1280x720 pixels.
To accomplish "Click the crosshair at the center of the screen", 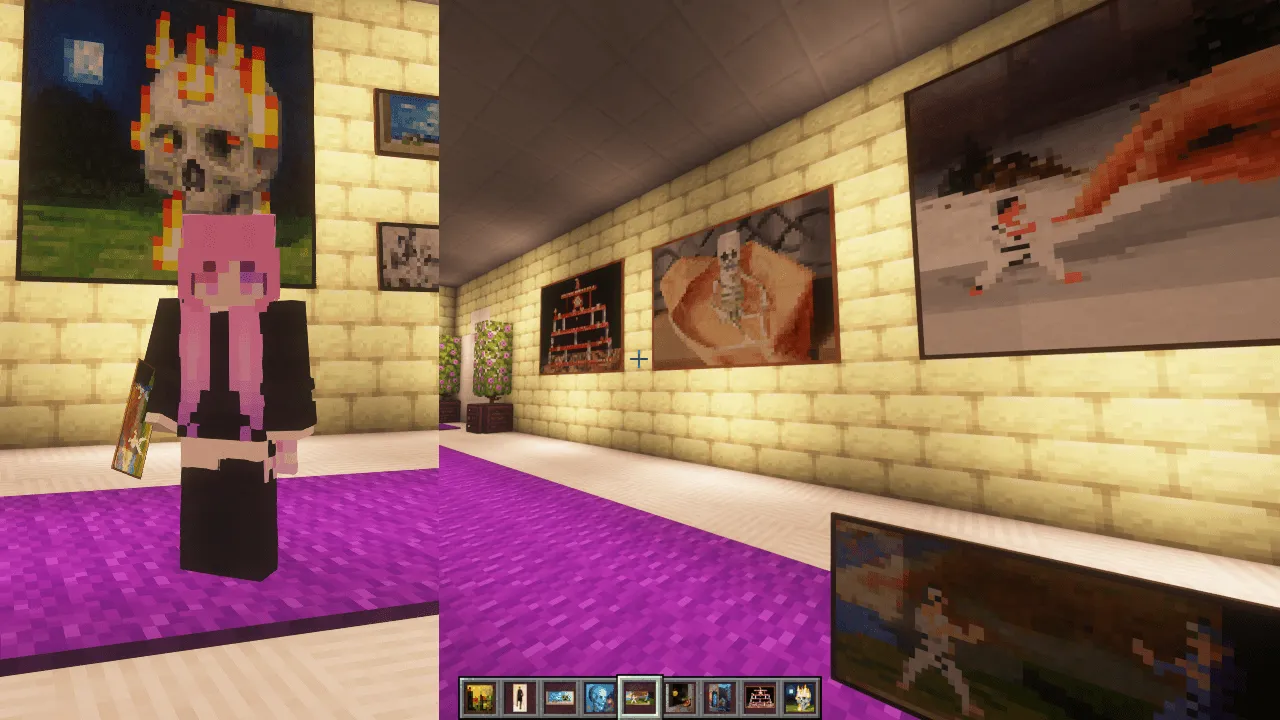I will pos(639,360).
